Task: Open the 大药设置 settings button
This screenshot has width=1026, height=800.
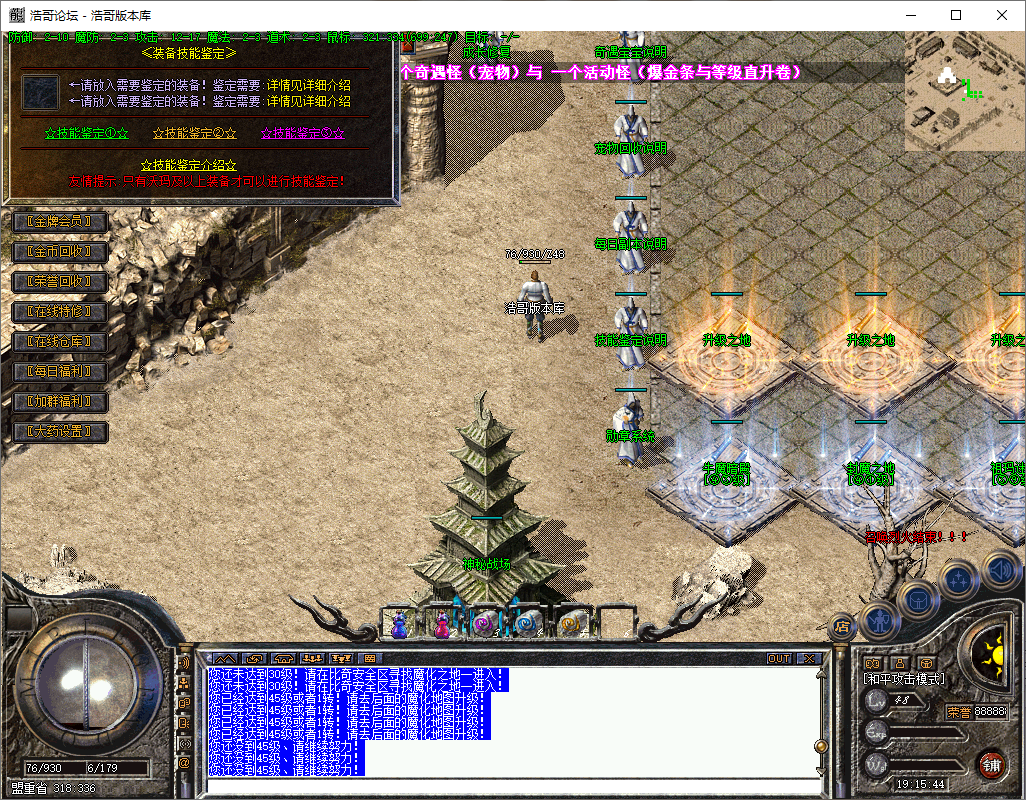Action: tap(59, 432)
